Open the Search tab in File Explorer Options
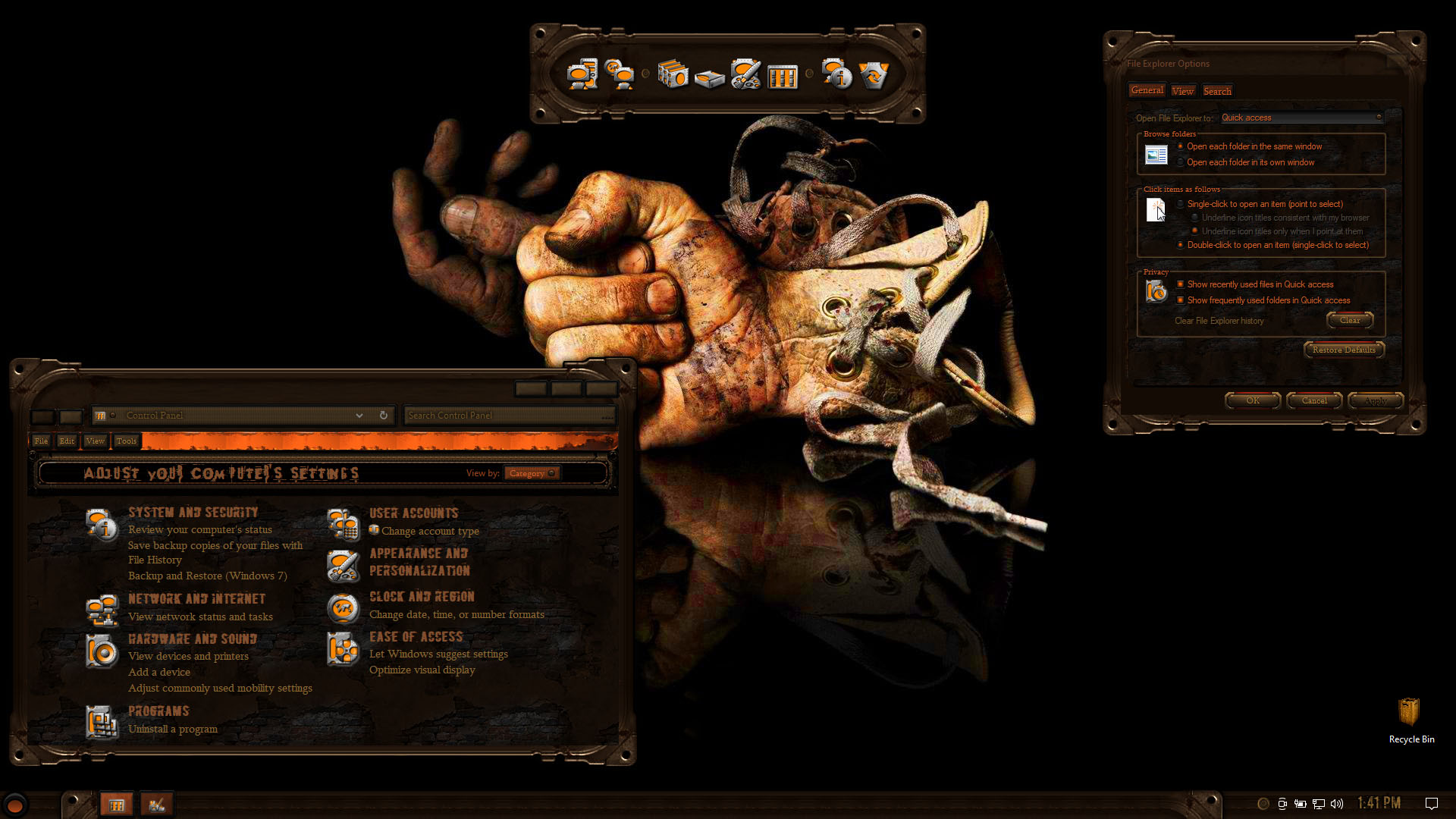Viewport: 1456px width, 819px height. (x=1217, y=91)
